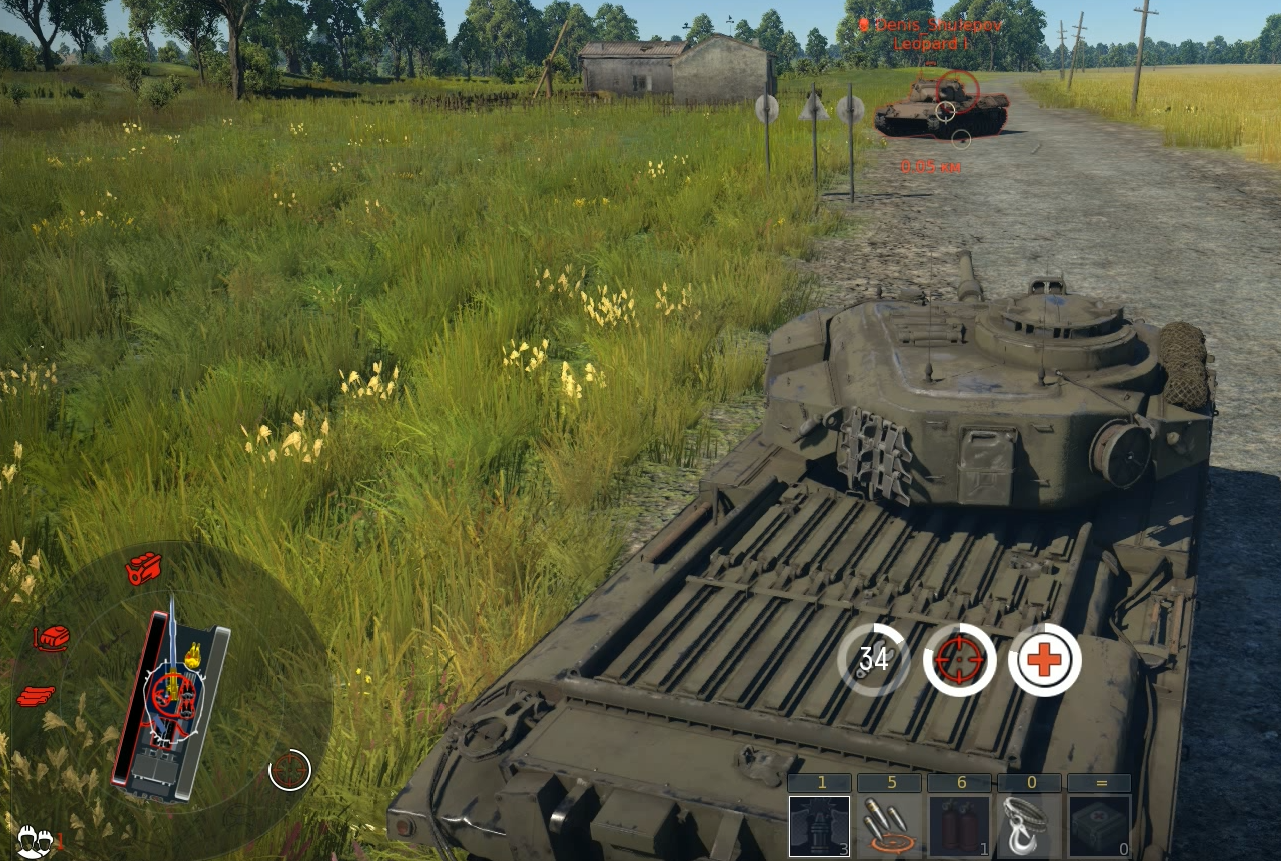The width and height of the screenshot is (1281, 861).
Task: Click the red cross crew heal circle
Action: (1045, 660)
